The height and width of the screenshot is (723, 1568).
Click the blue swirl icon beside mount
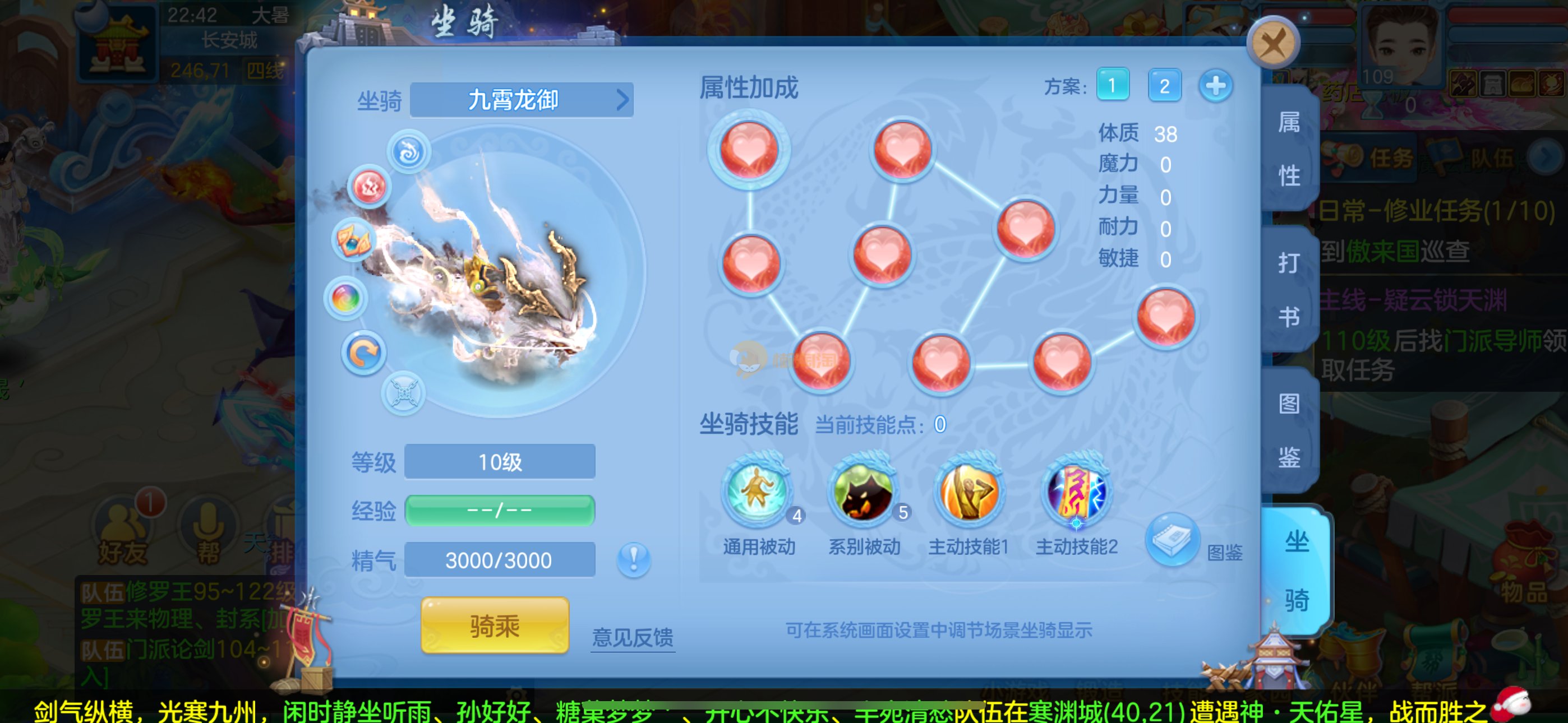[409, 151]
